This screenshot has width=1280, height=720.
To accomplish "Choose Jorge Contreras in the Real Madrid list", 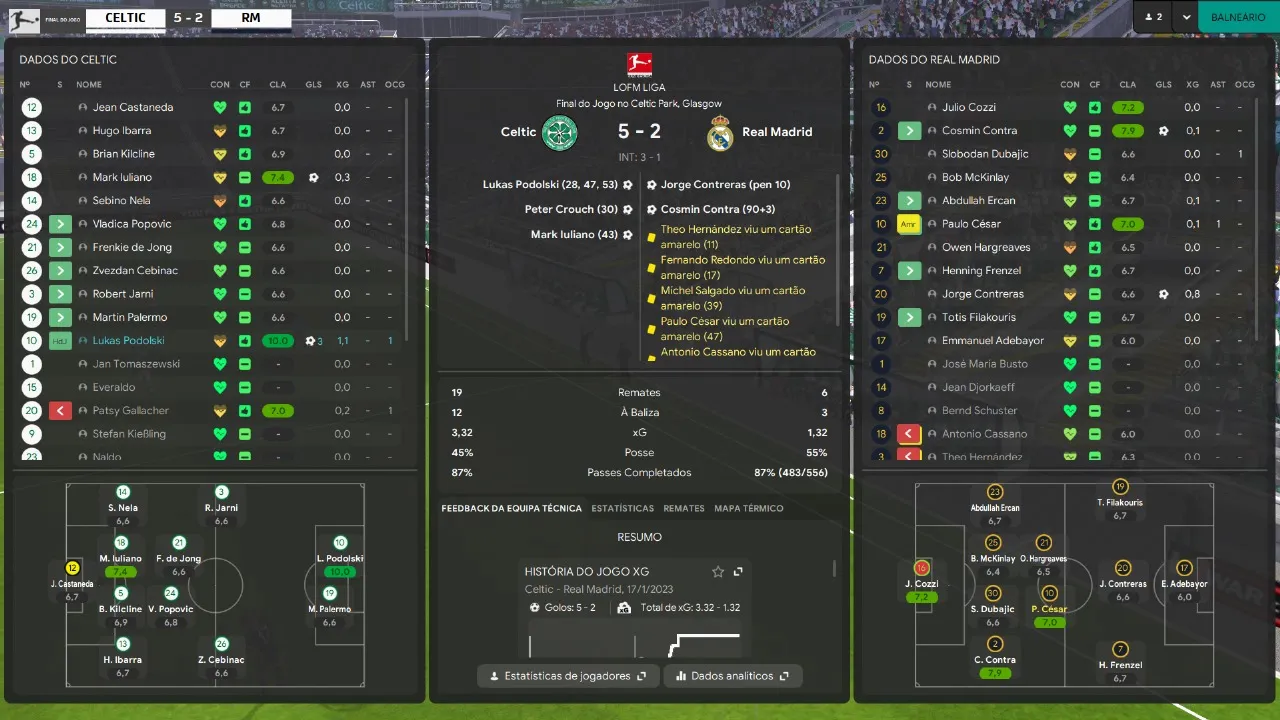I will point(982,294).
